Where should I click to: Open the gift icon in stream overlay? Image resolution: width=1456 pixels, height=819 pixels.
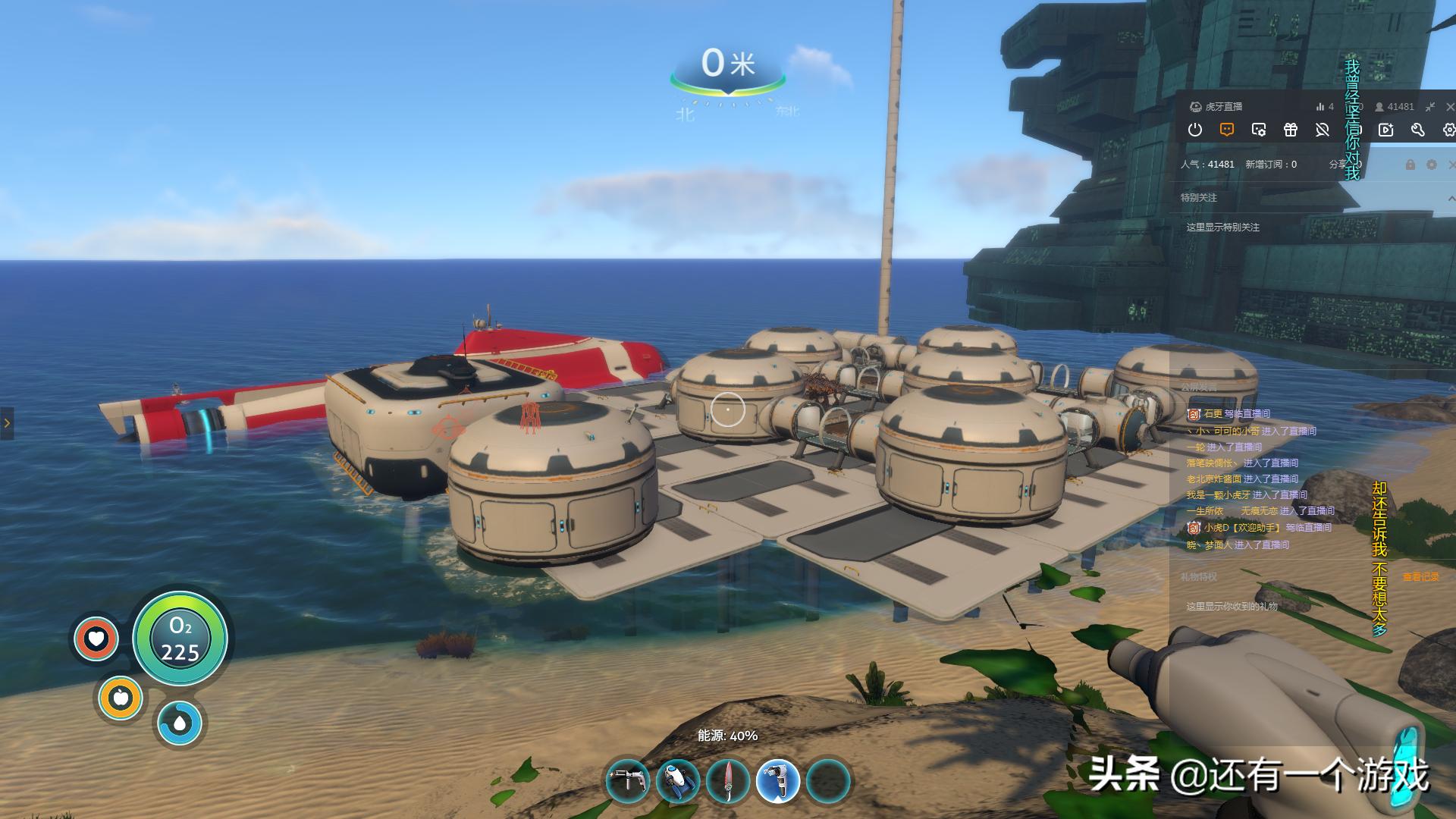[x=1291, y=130]
